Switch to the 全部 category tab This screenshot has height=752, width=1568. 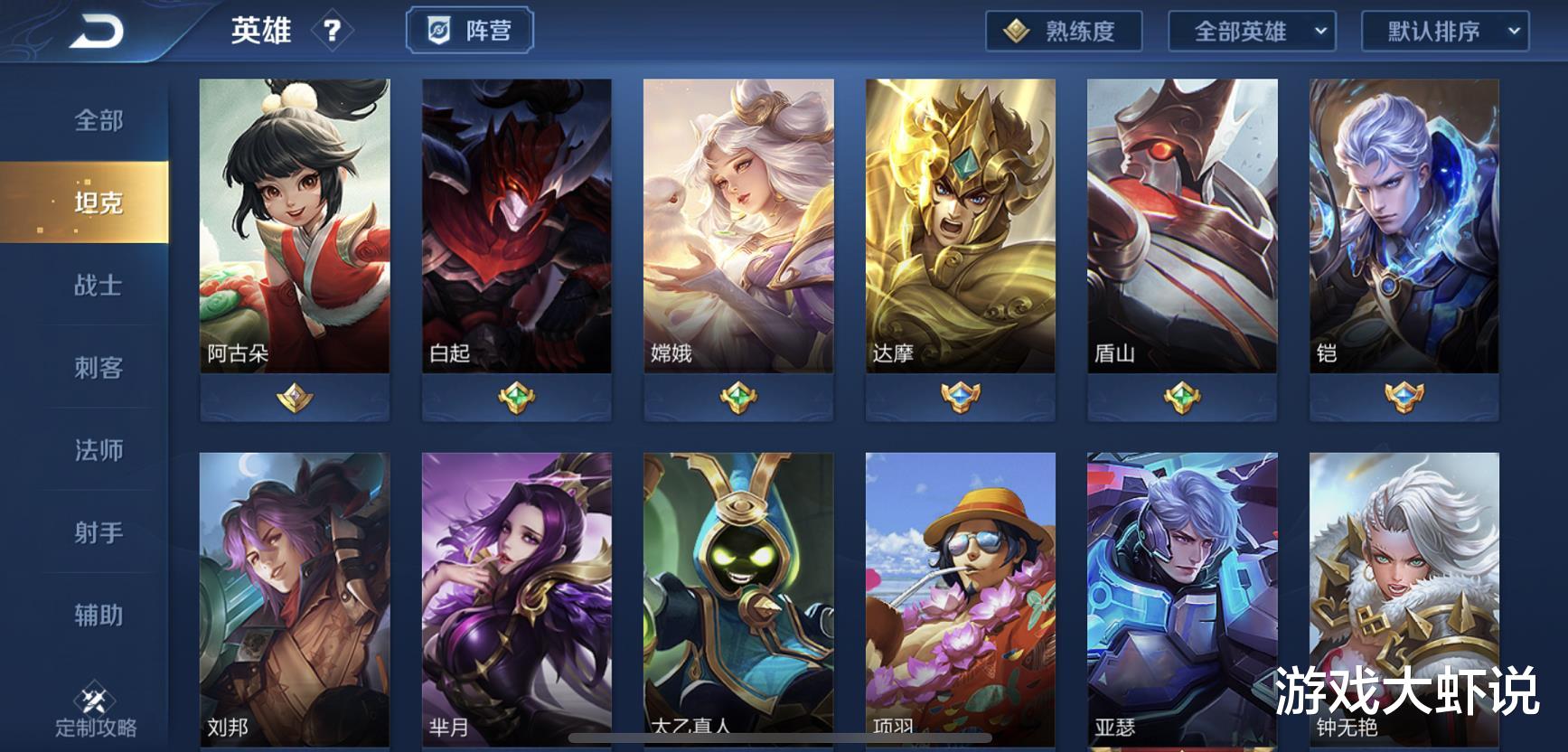tap(98, 118)
